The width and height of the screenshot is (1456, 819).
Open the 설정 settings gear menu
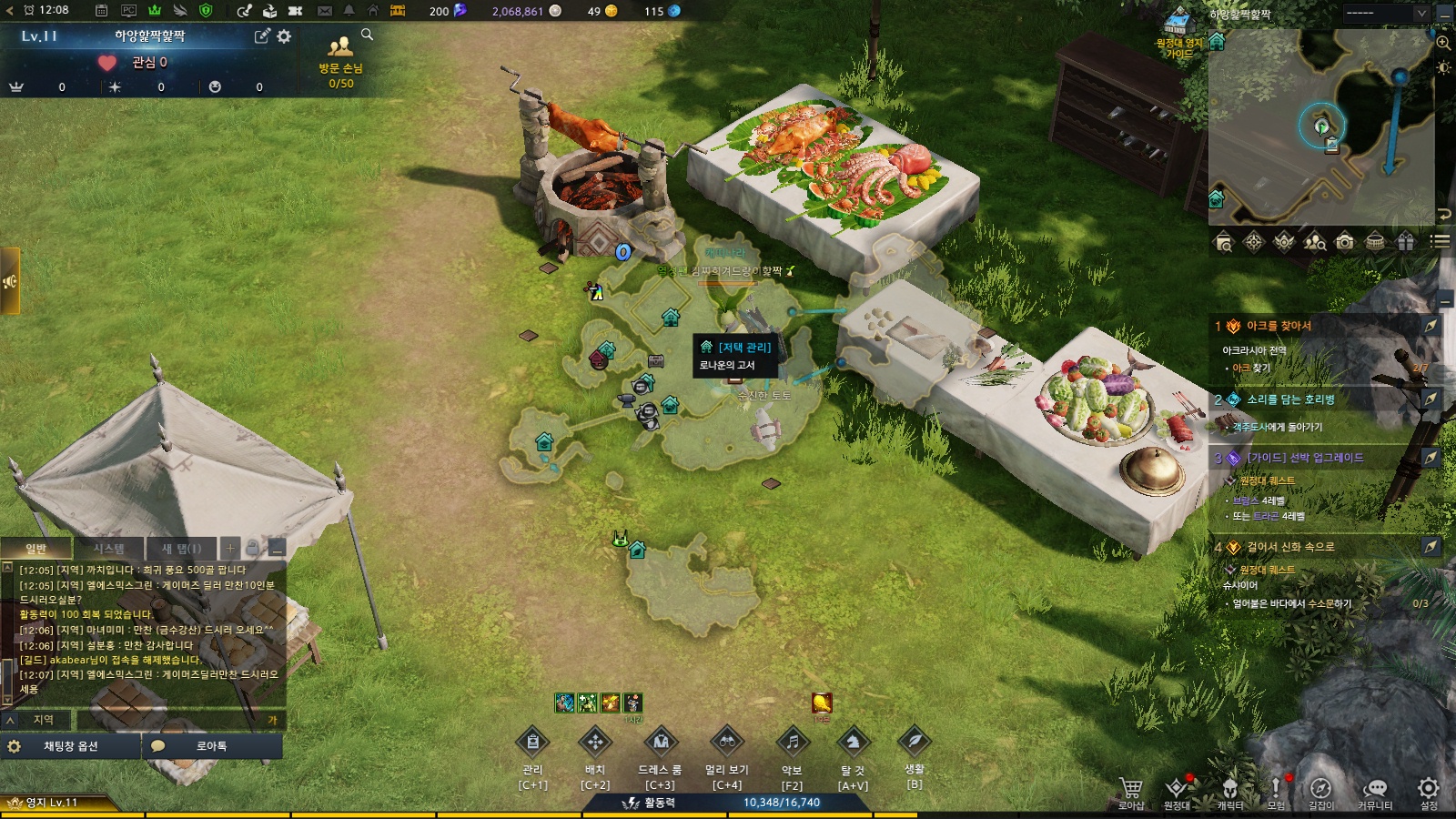pos(1429,789)
